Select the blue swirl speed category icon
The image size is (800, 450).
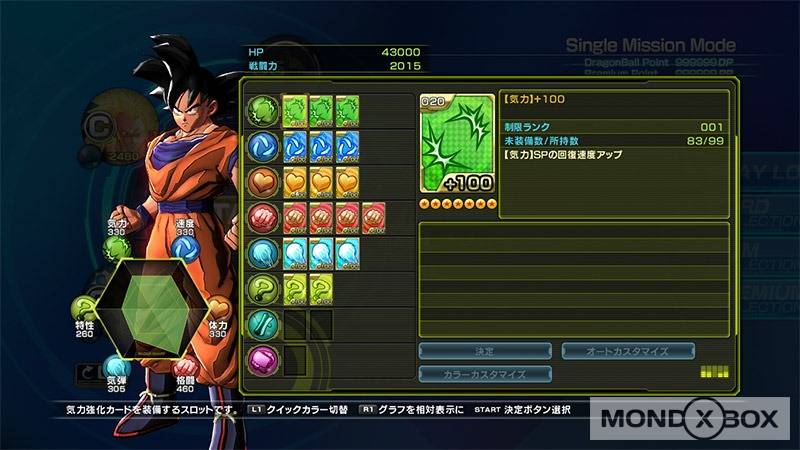point(264,145)
